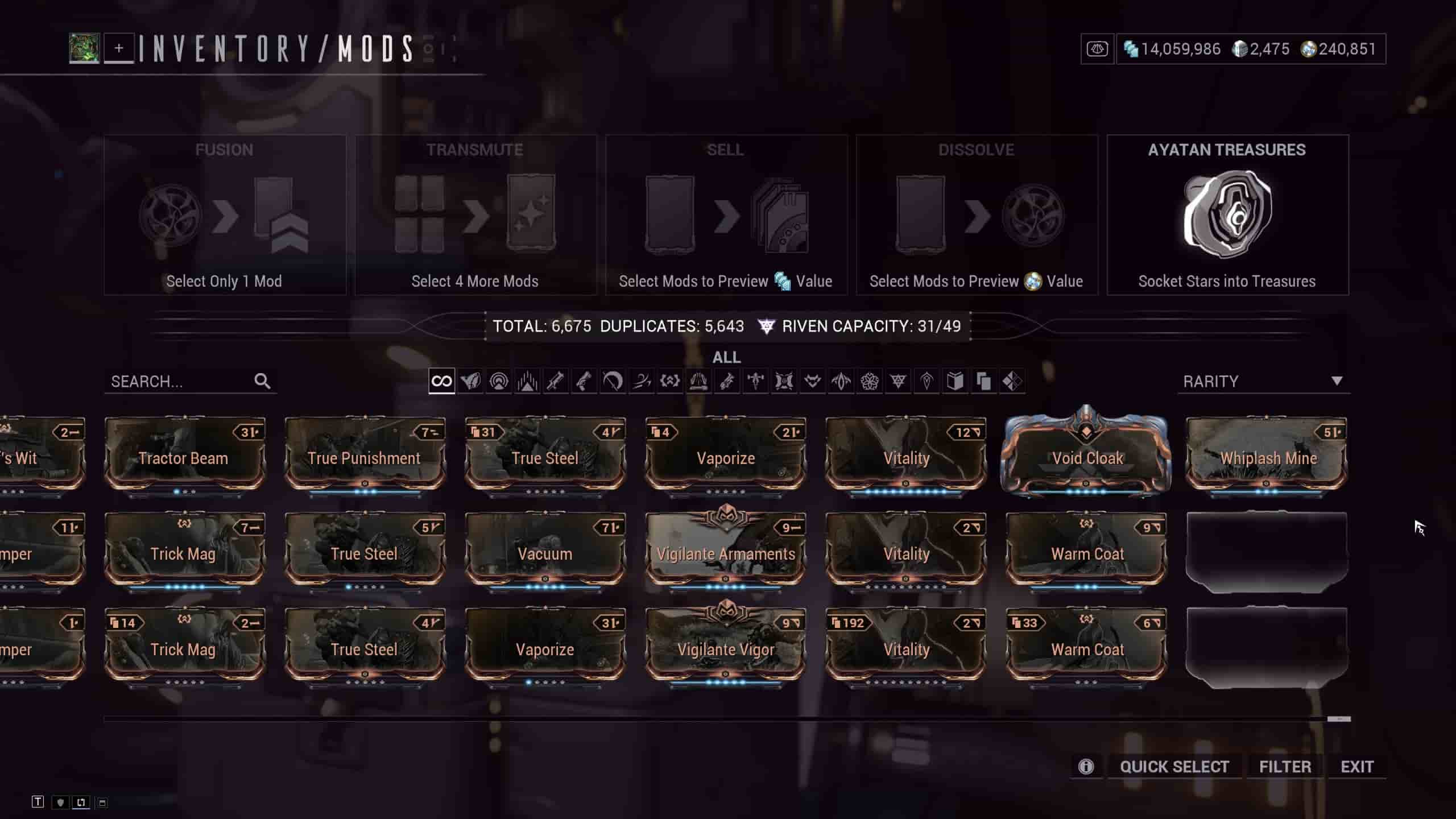Click the QUICK SELECT button
Viewport: 1456px width, 819px height.
coord(1174,767)
